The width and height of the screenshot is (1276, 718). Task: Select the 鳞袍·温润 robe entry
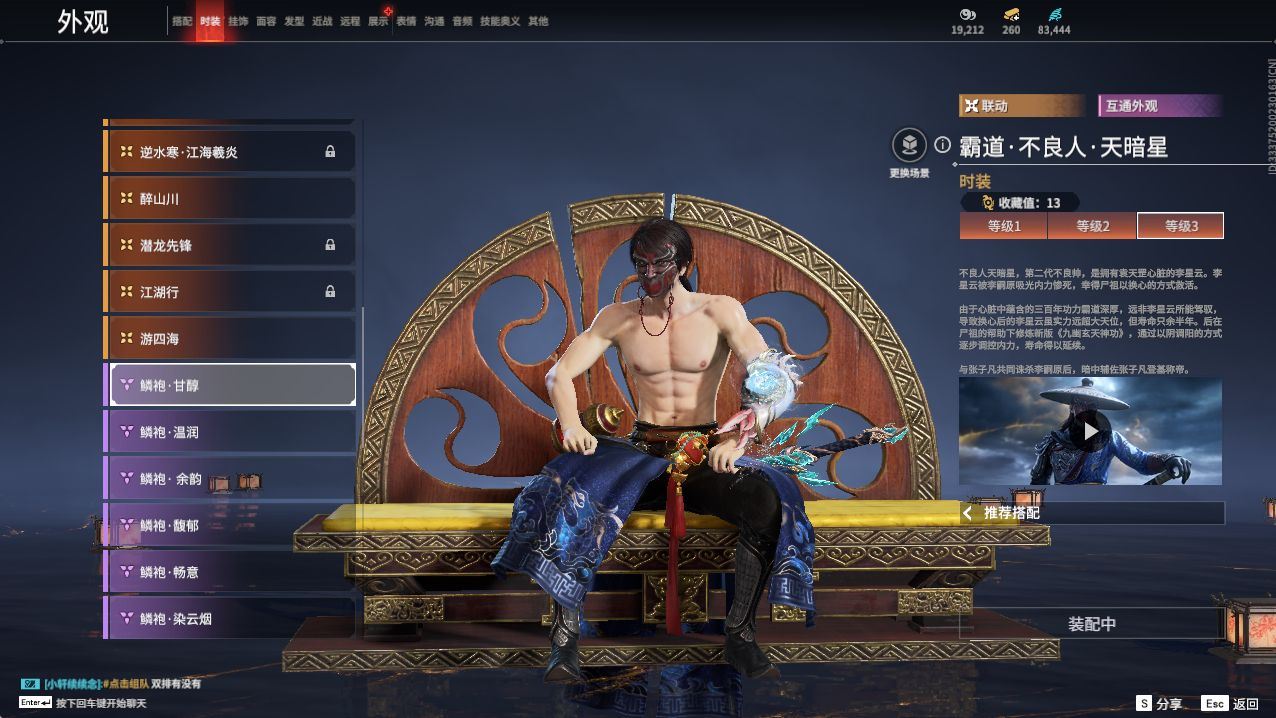(x=230, y=432)
